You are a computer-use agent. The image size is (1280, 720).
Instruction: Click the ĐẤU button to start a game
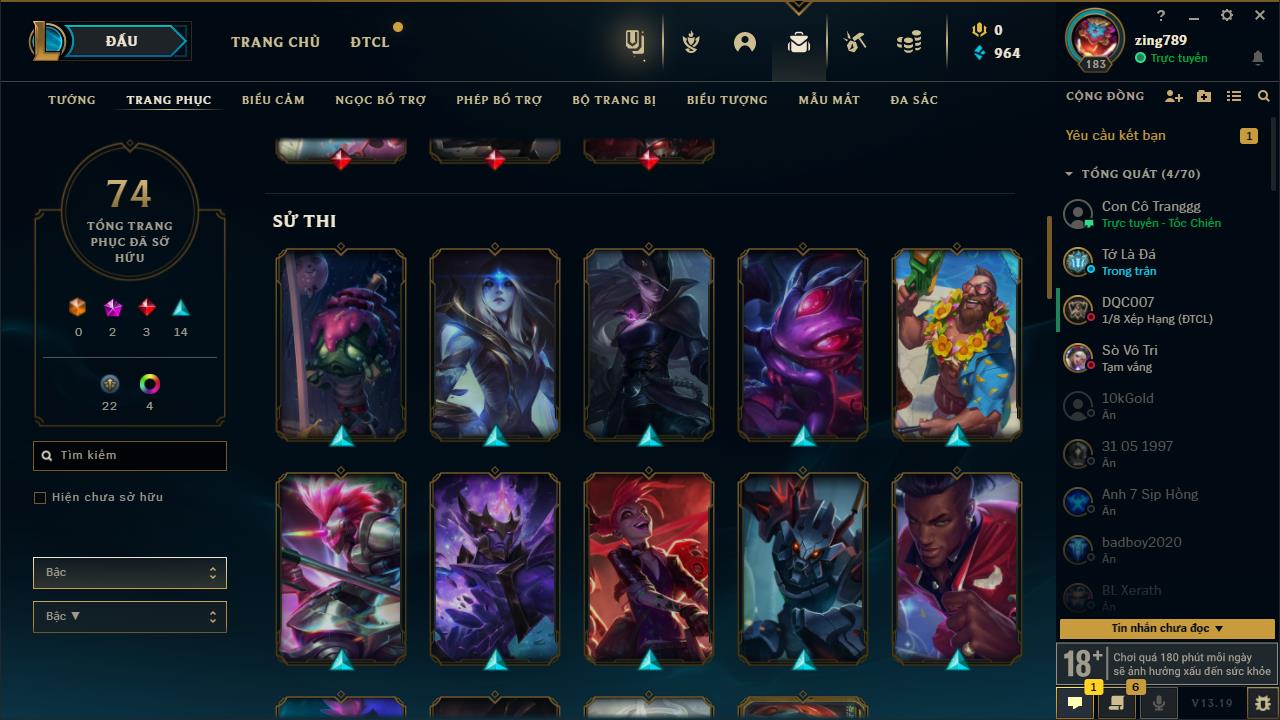tap(119, 41)
